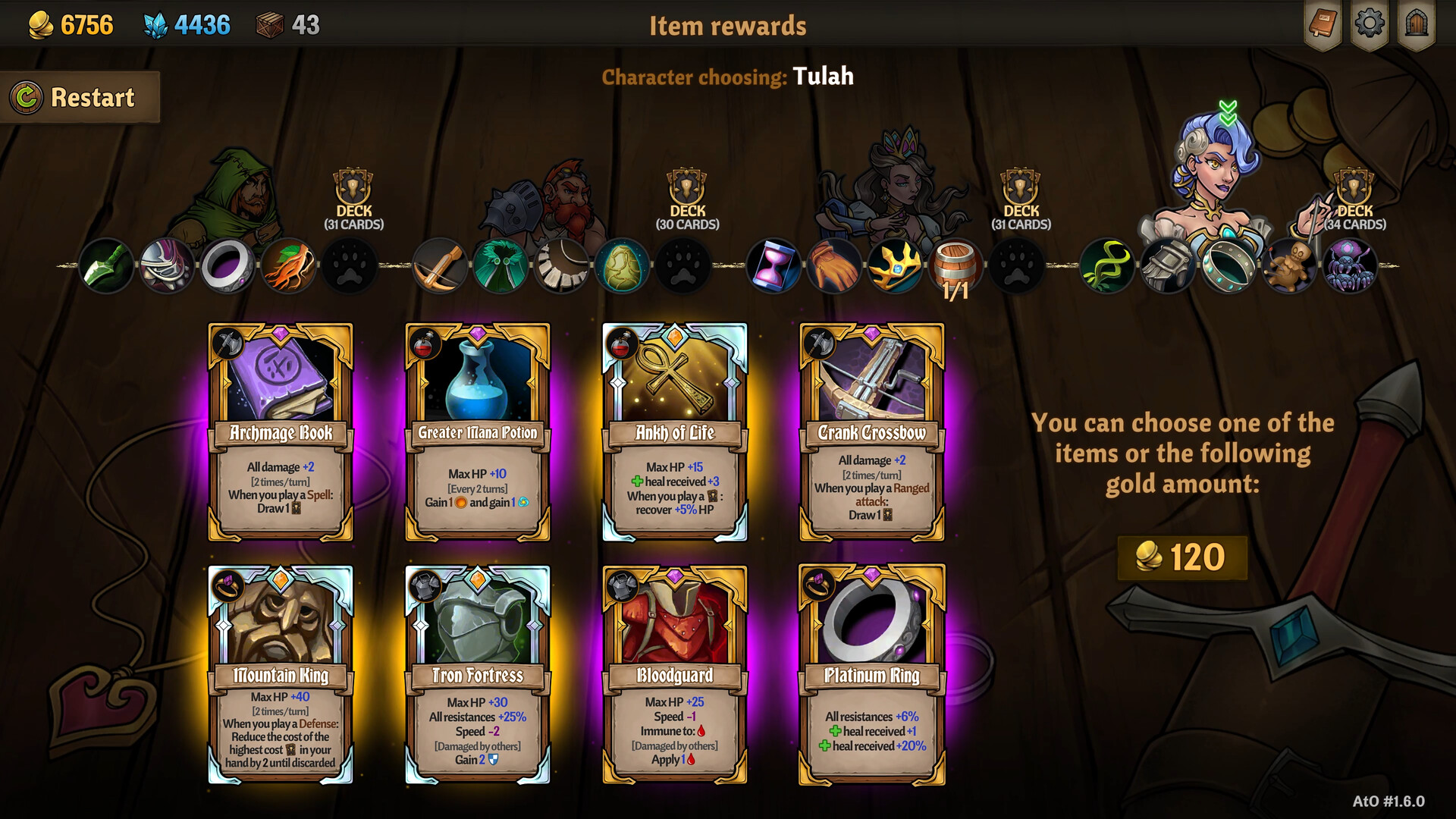The image size is (1456, 819).
Task: Inspect the green egg equipment slot
Action: coord(622,267)
